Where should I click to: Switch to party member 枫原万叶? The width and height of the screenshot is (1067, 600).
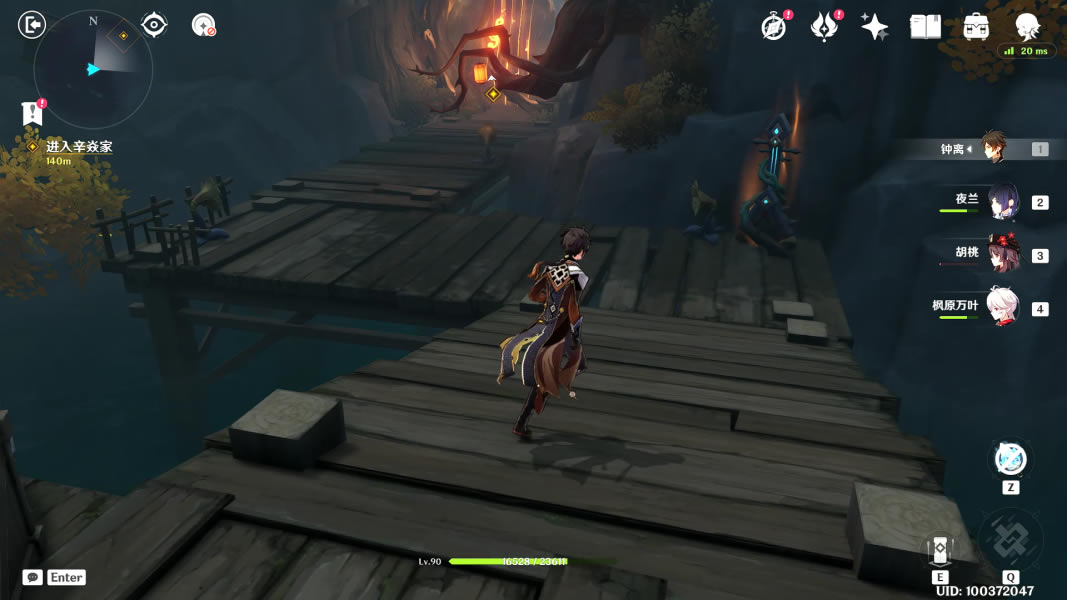pos(1002,307)
